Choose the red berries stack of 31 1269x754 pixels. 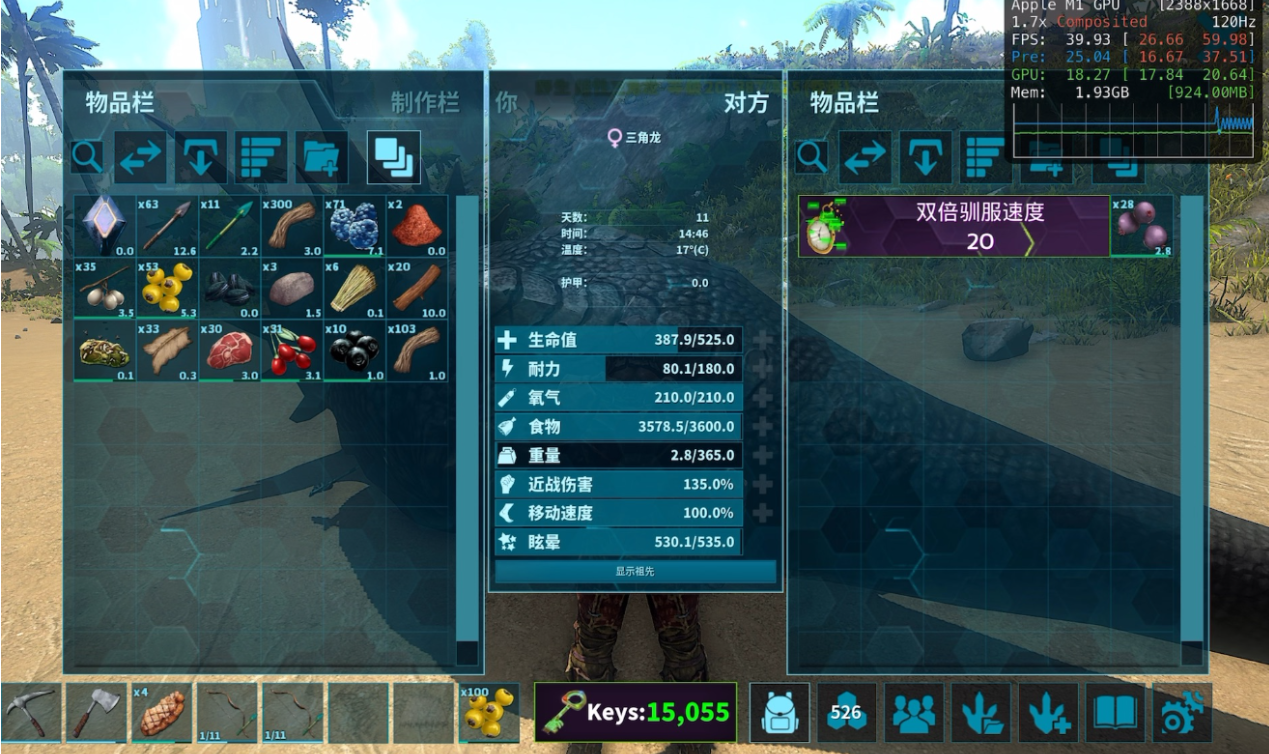tap(291, 350)
